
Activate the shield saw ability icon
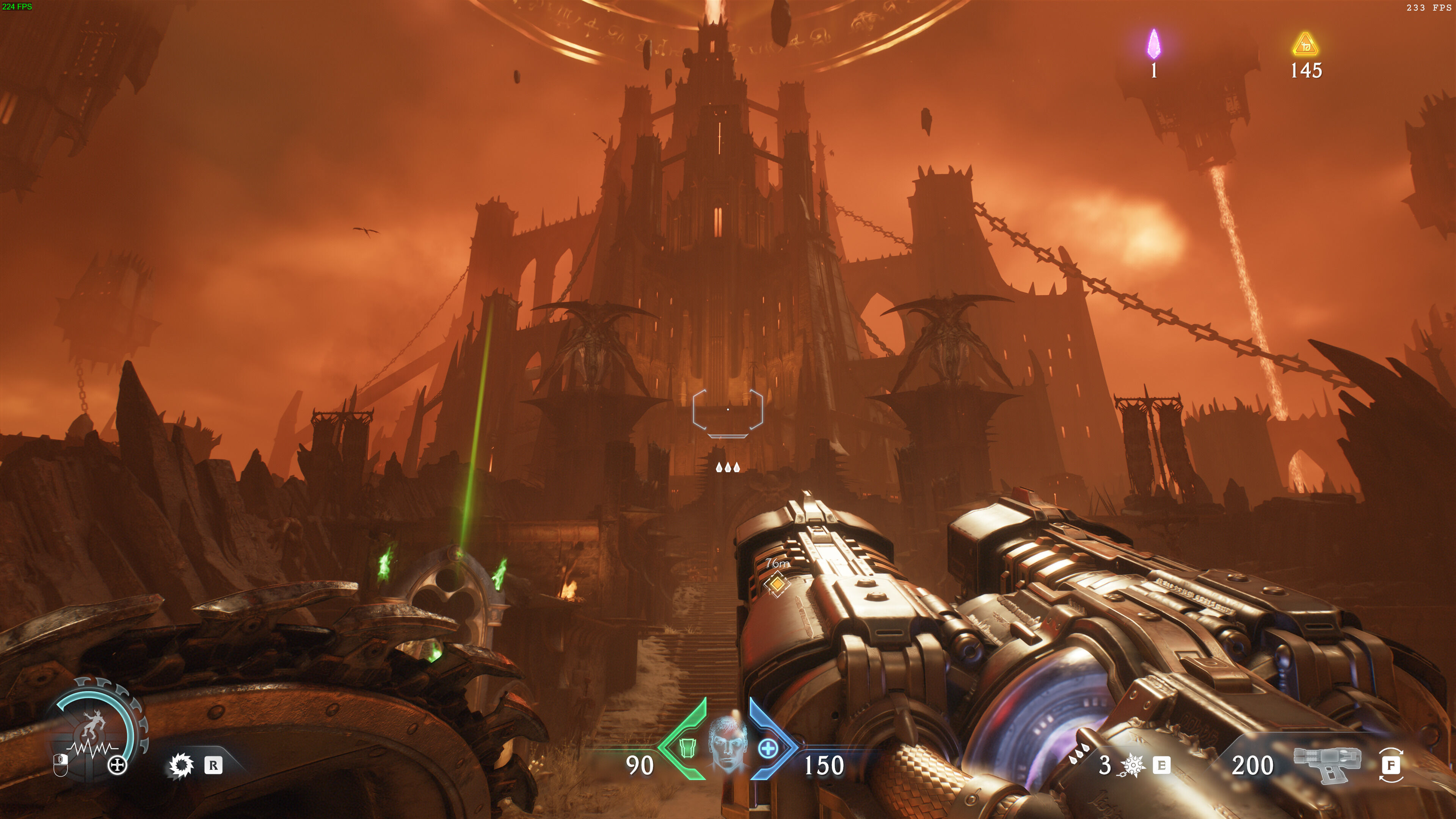click(x=182, y=766)
